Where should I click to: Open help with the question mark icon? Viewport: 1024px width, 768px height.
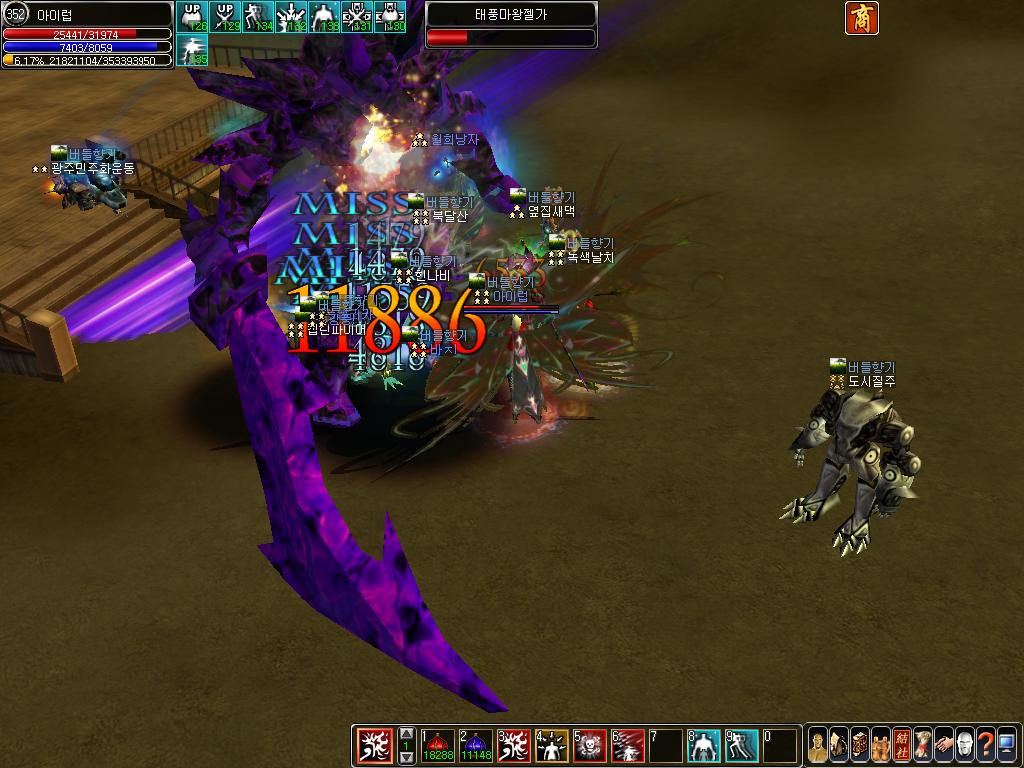tap(986, 746)
